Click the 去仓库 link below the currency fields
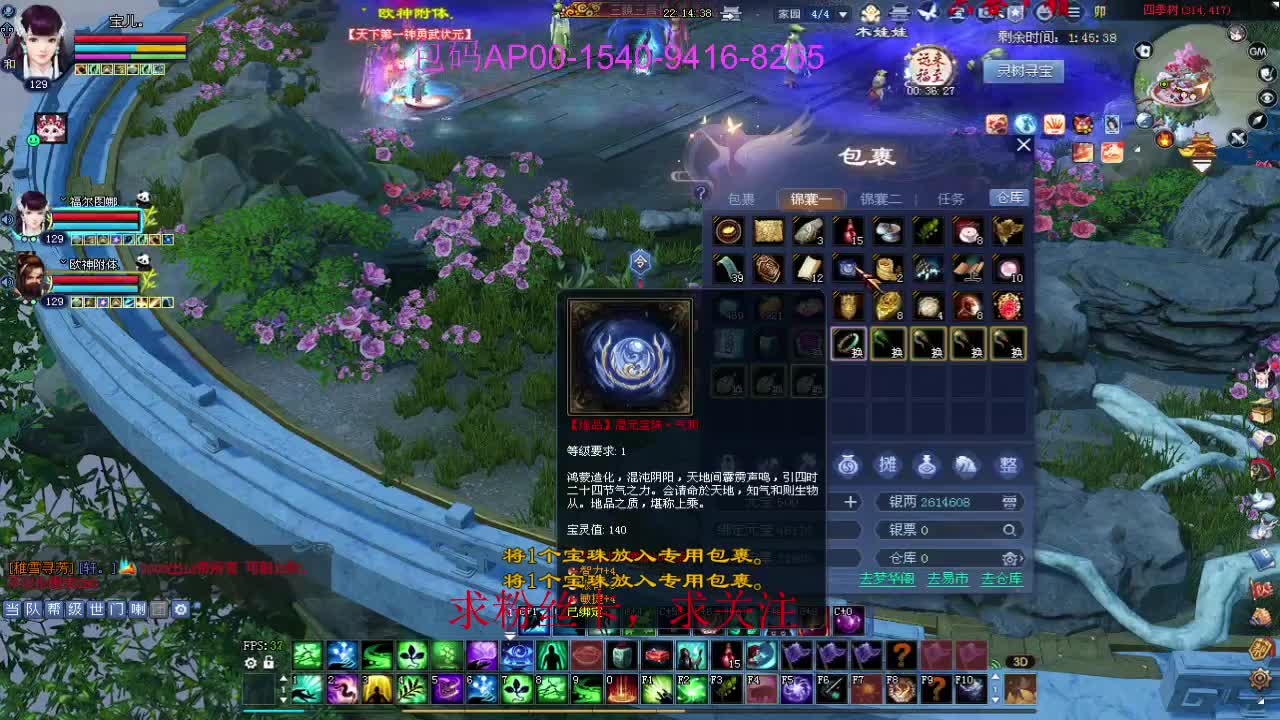This screenshot has height=720, width=1280. (1000, 578)
